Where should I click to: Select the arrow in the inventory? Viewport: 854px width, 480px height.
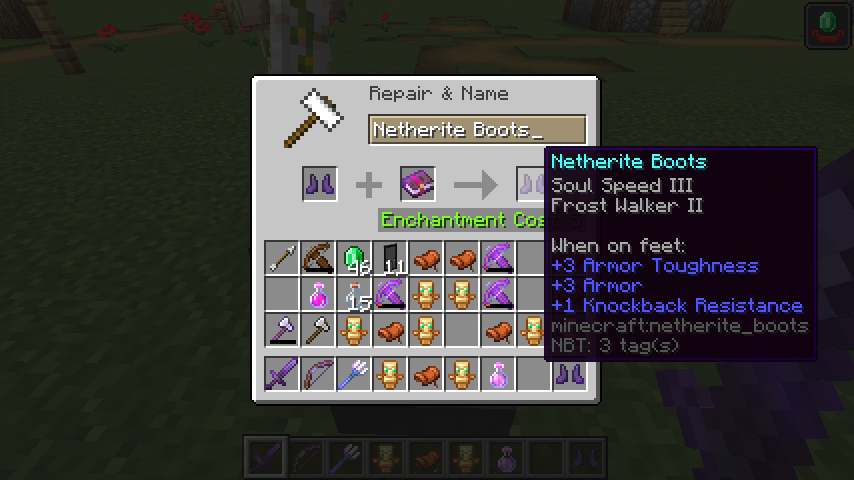pyautogui.click(x=282, y=258)
